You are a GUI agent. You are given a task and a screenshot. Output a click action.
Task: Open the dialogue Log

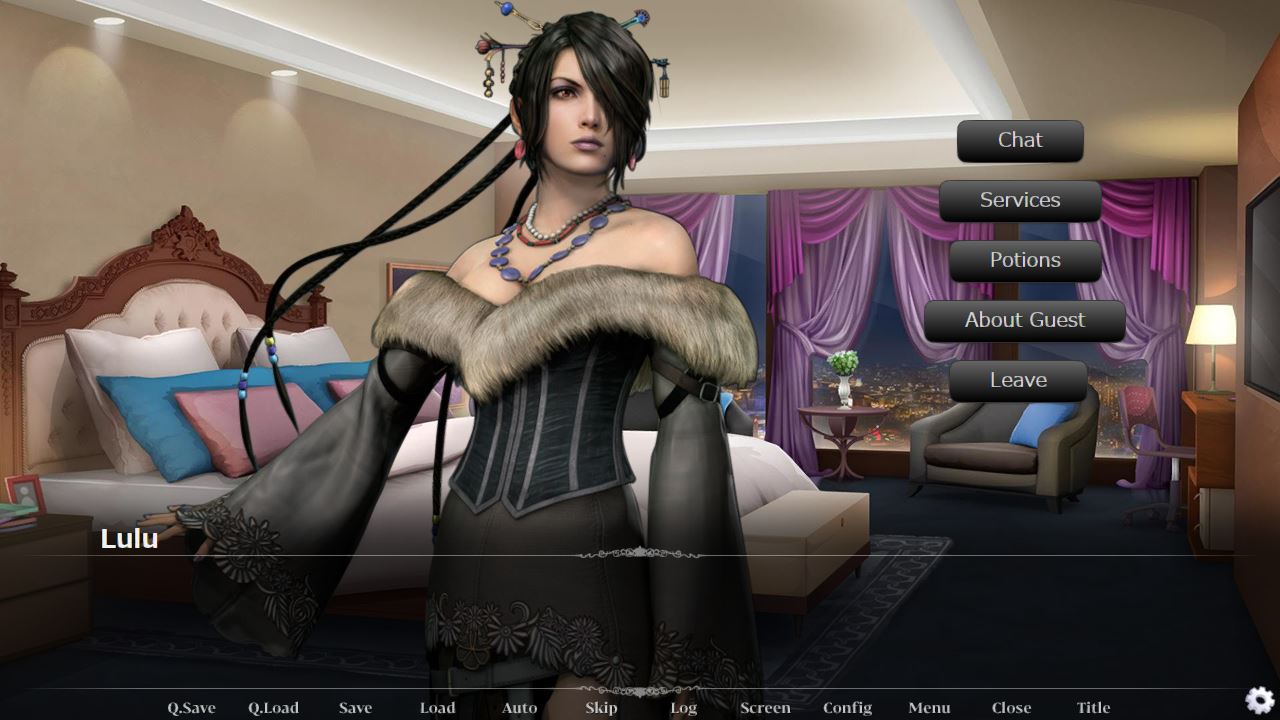click(683, 708)
